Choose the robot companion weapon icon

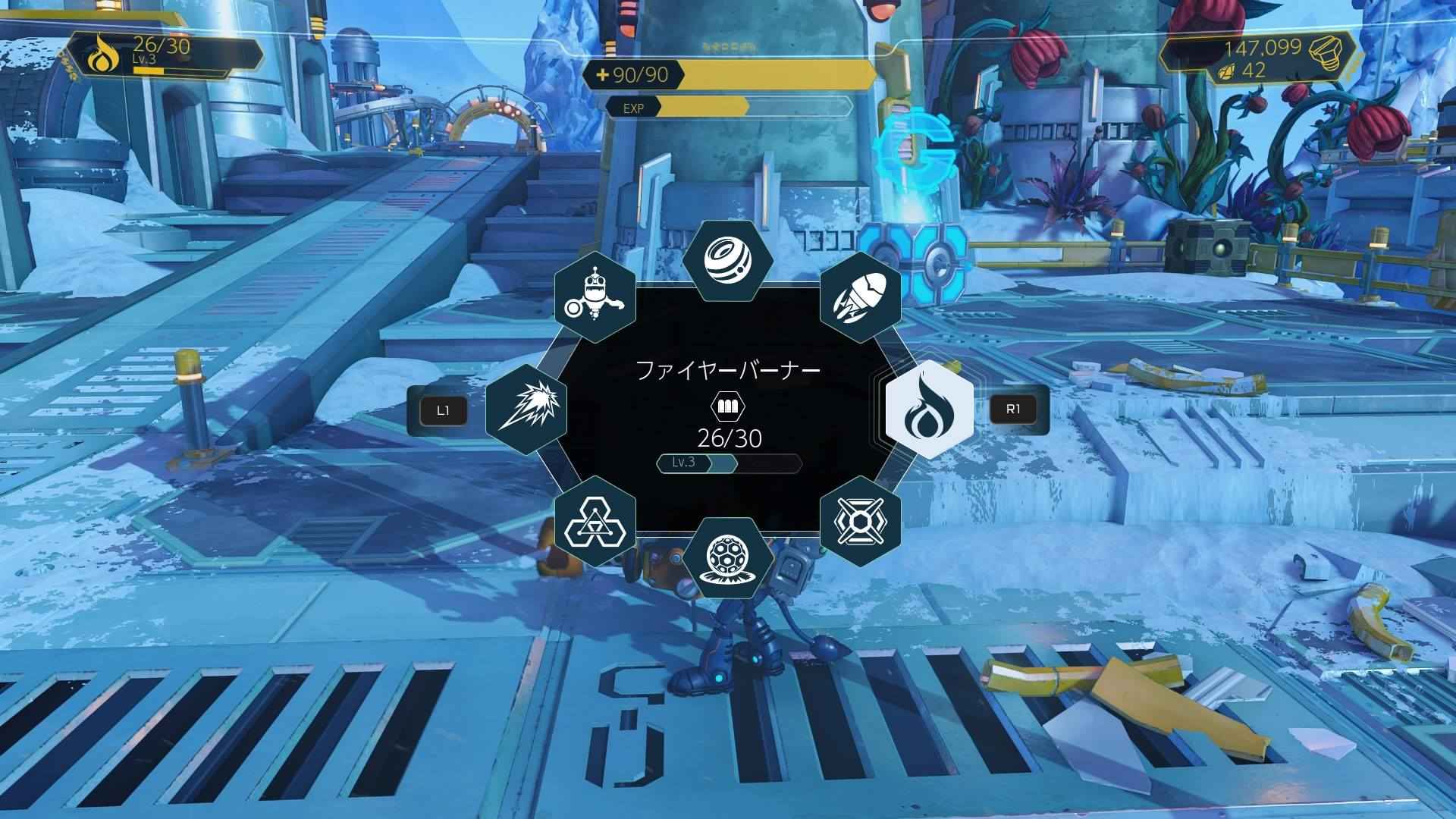click(595, 294)
